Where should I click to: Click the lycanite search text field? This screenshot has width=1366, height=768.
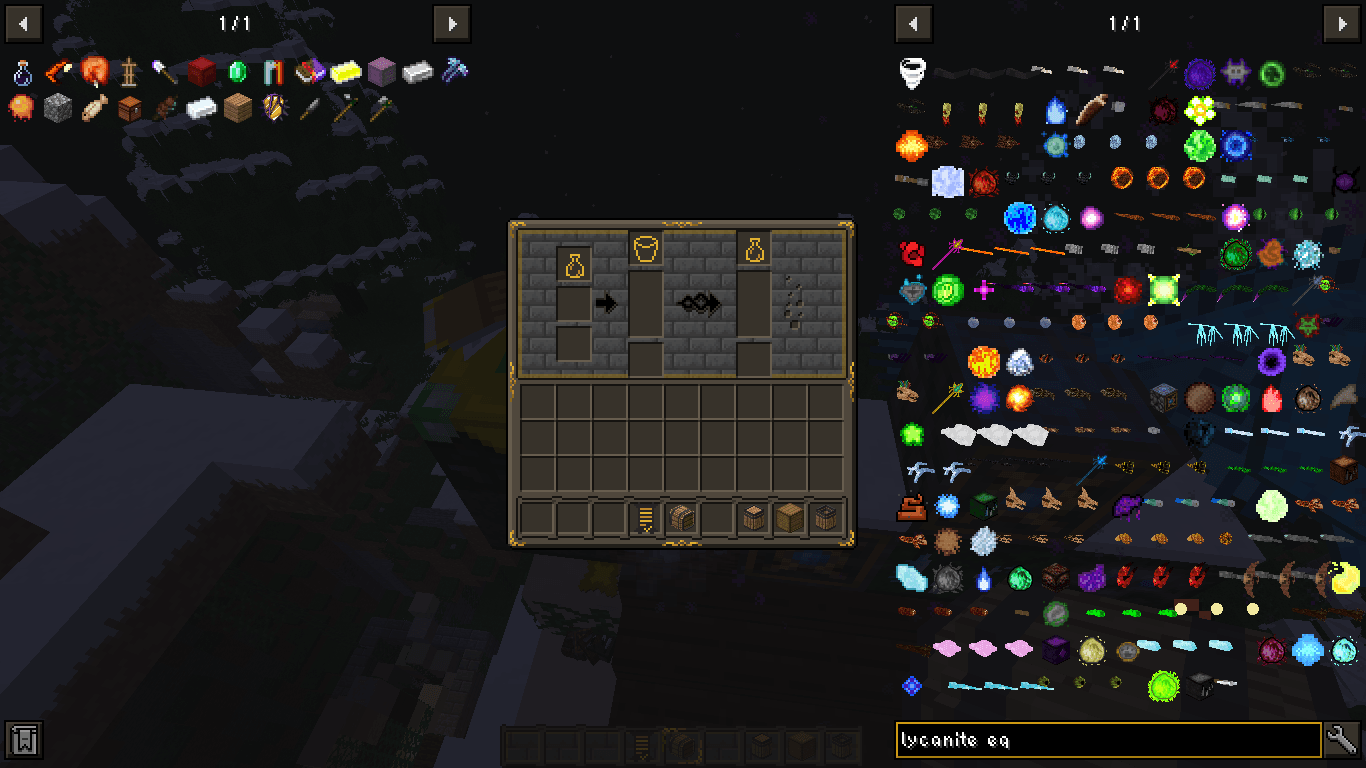click(x=1100, y=740)
